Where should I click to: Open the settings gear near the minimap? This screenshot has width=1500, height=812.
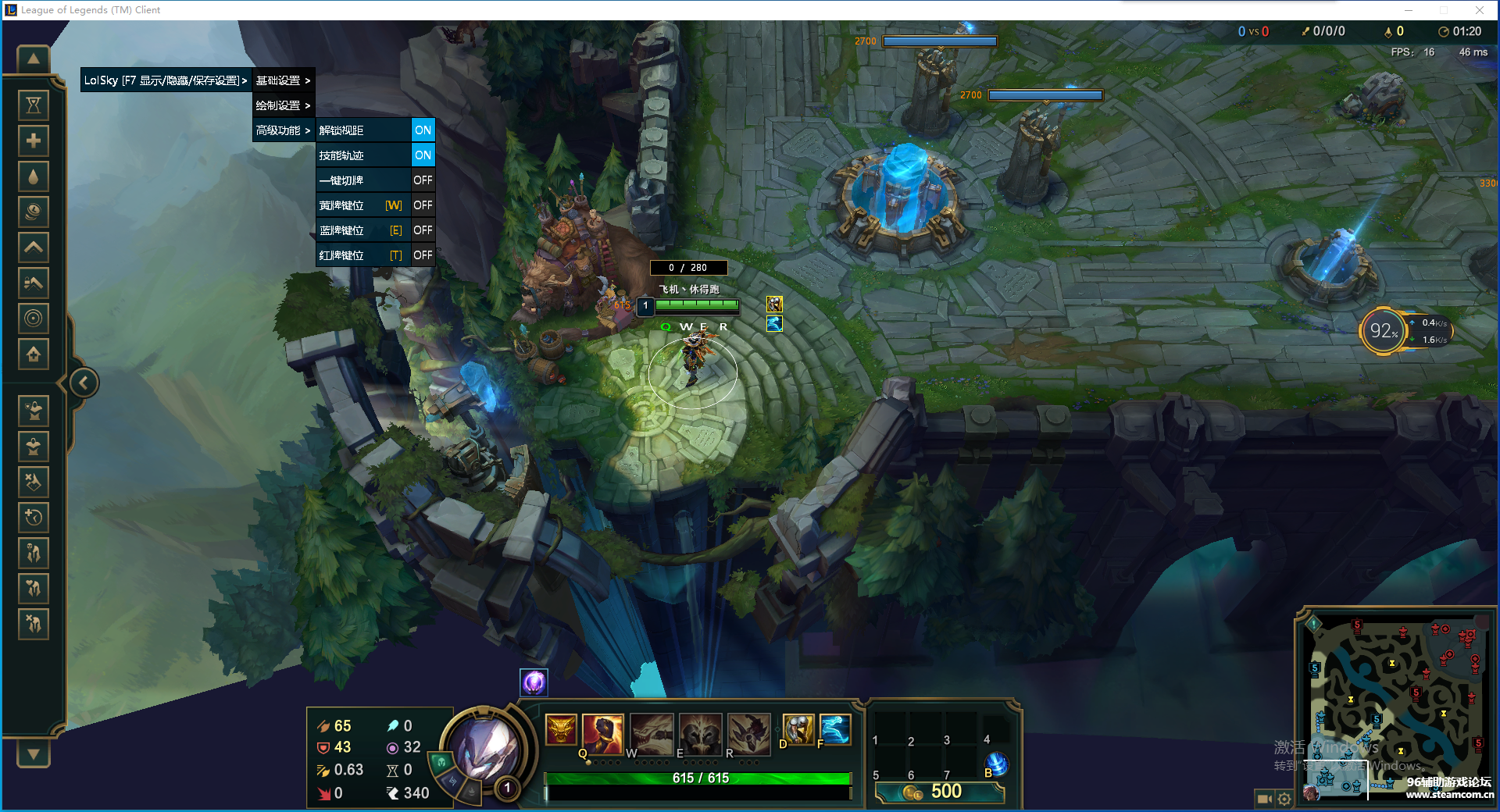(1284, 799)
